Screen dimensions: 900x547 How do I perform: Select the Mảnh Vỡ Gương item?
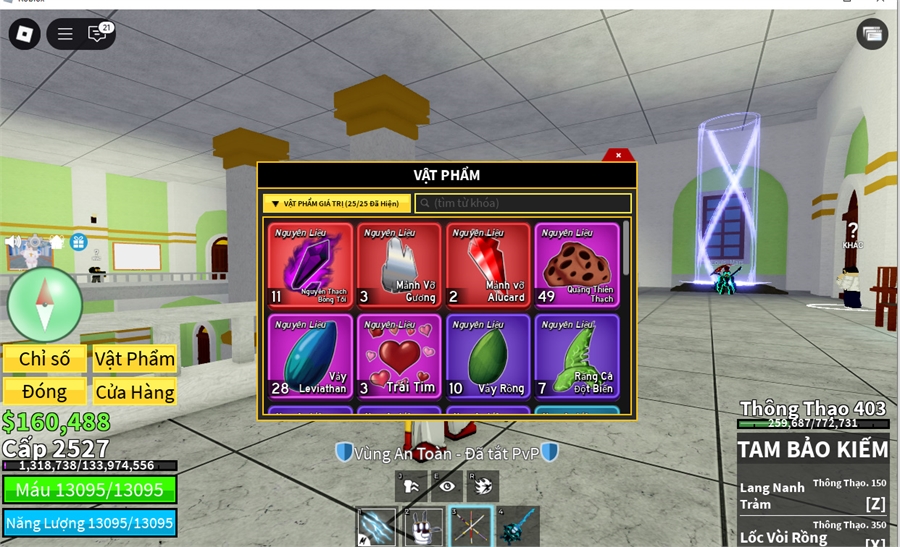(x=399, y=264)
